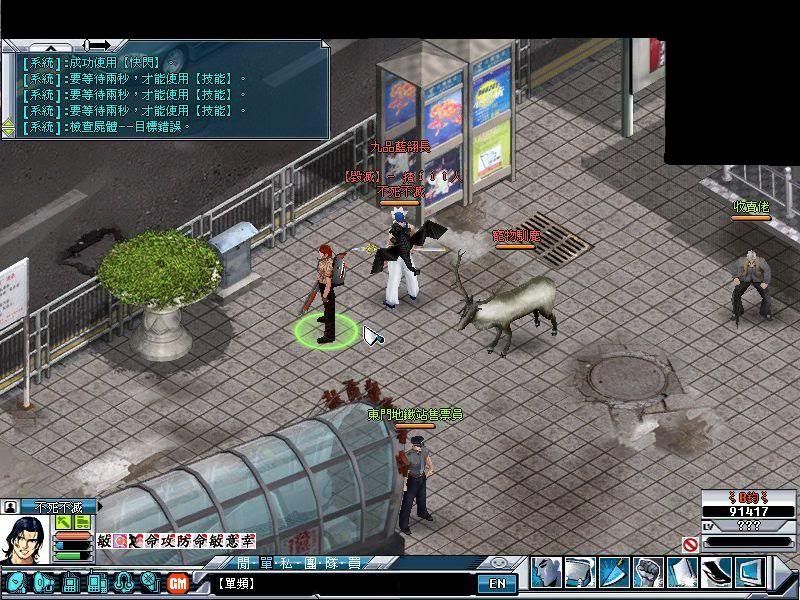Click the chat window width resize arrow

(98, 45)
